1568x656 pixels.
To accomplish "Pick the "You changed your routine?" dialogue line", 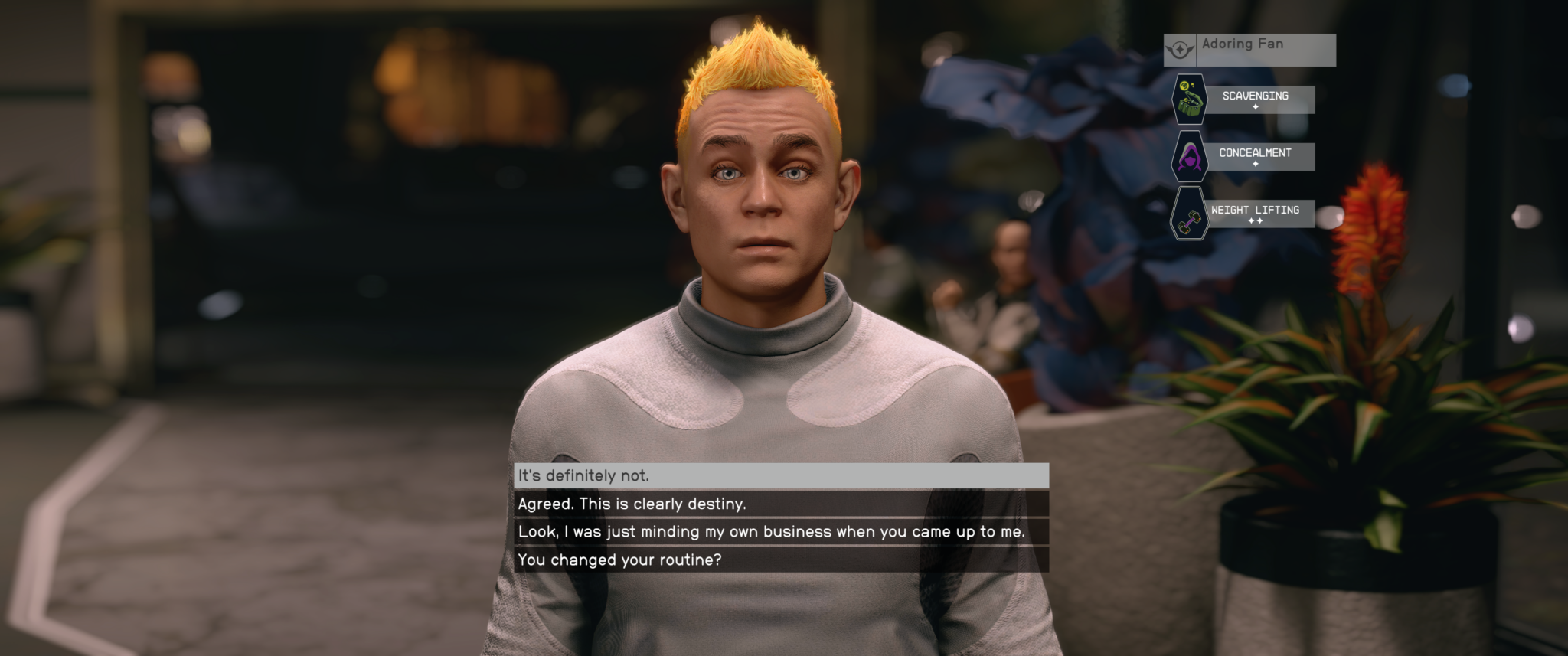I will (x=781, y=560).
